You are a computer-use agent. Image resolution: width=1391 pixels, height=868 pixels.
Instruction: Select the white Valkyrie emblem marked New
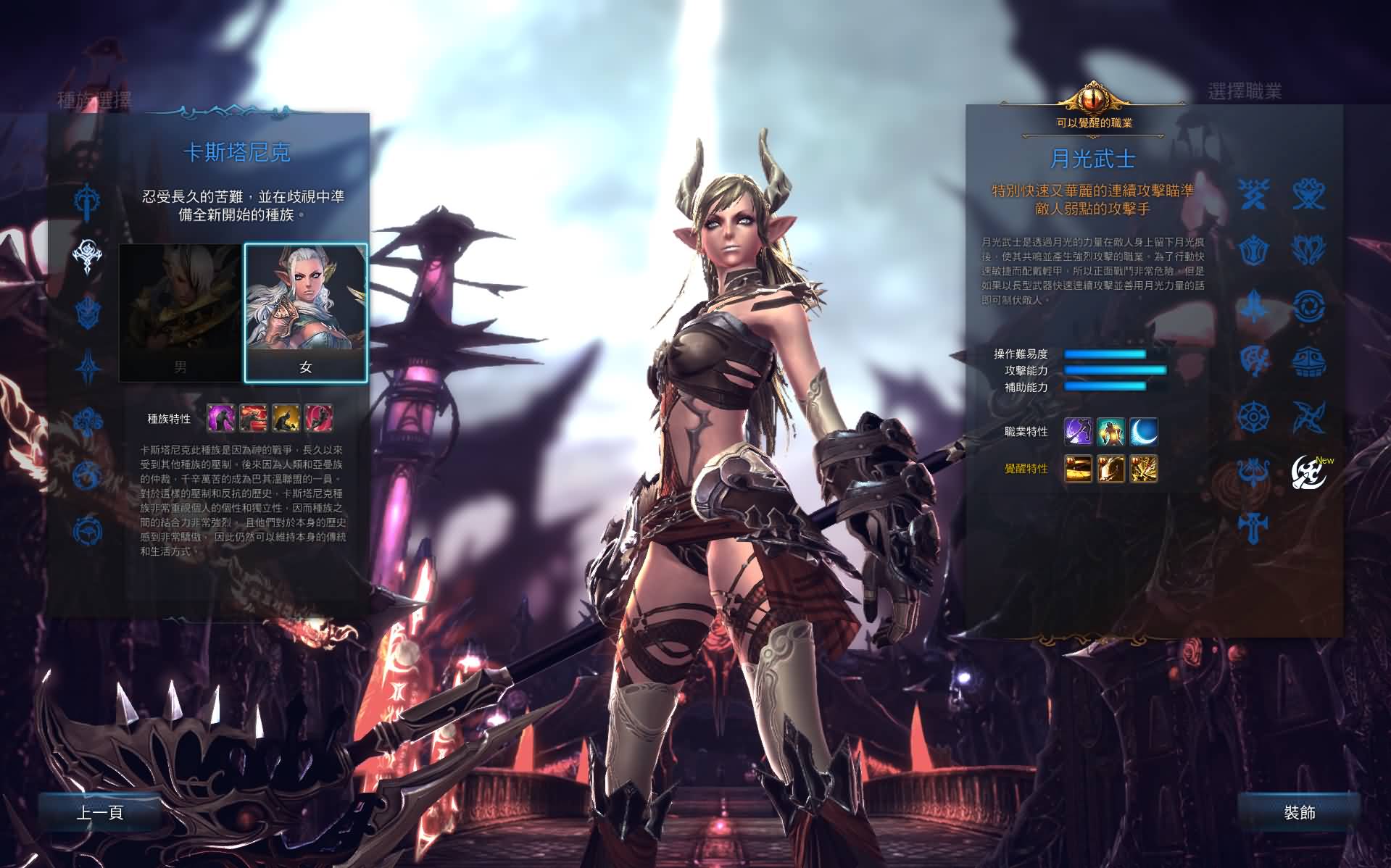point(1308,472)
